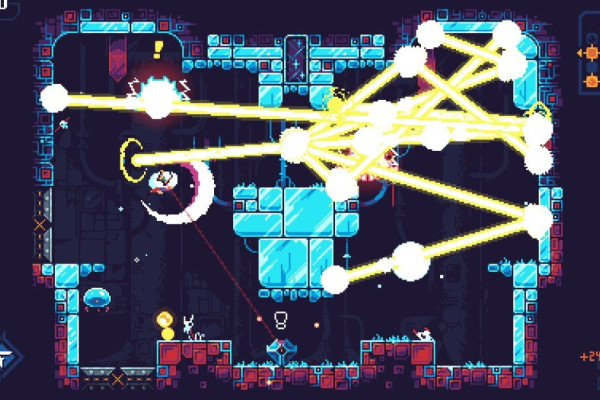
Task: Click the blue diamond weapon emblem
Action: click(x=279, y=350)
